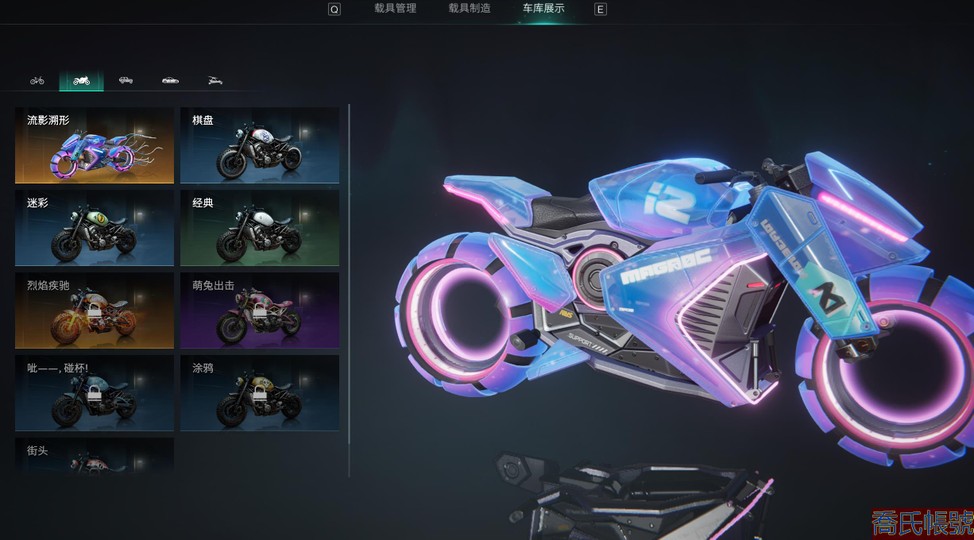Viewport: 974px width, 540px height.
Task: Pick the 迷彩 camouflage motorcycle skin
Action: click(x=94, y=228)
